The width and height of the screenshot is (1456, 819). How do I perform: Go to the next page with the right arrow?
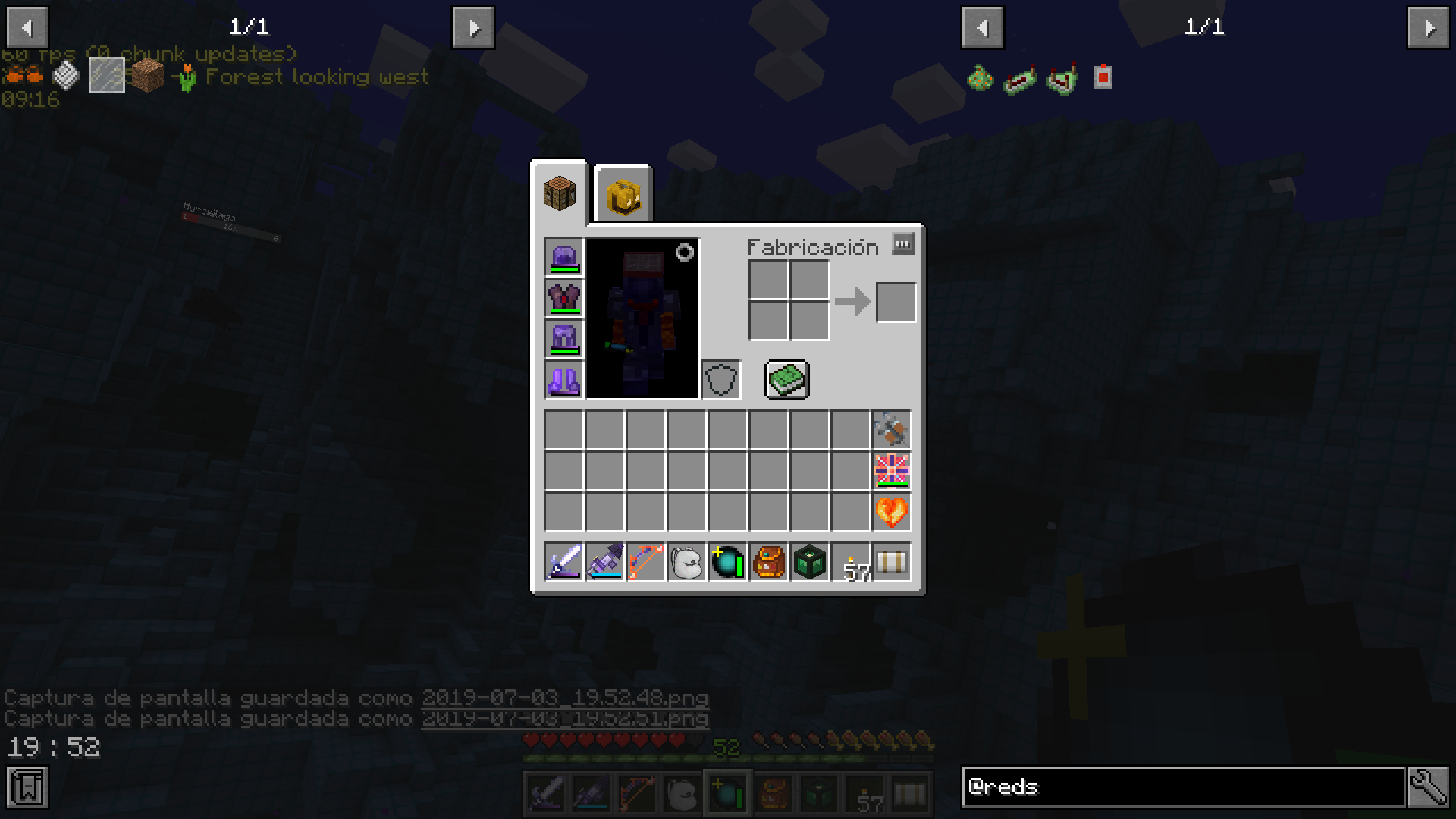coord(473,27)
